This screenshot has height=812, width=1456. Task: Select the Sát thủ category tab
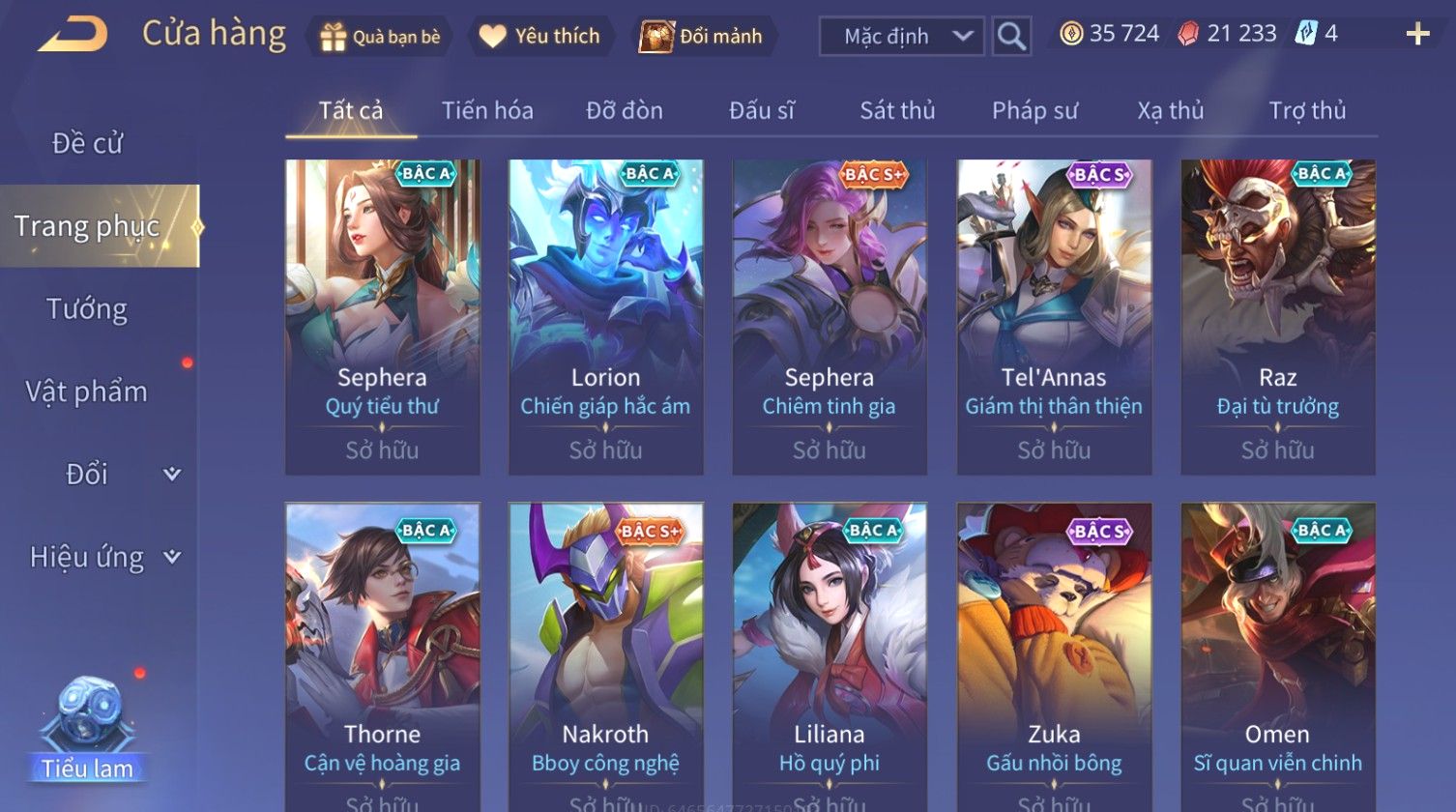[897, 111]
